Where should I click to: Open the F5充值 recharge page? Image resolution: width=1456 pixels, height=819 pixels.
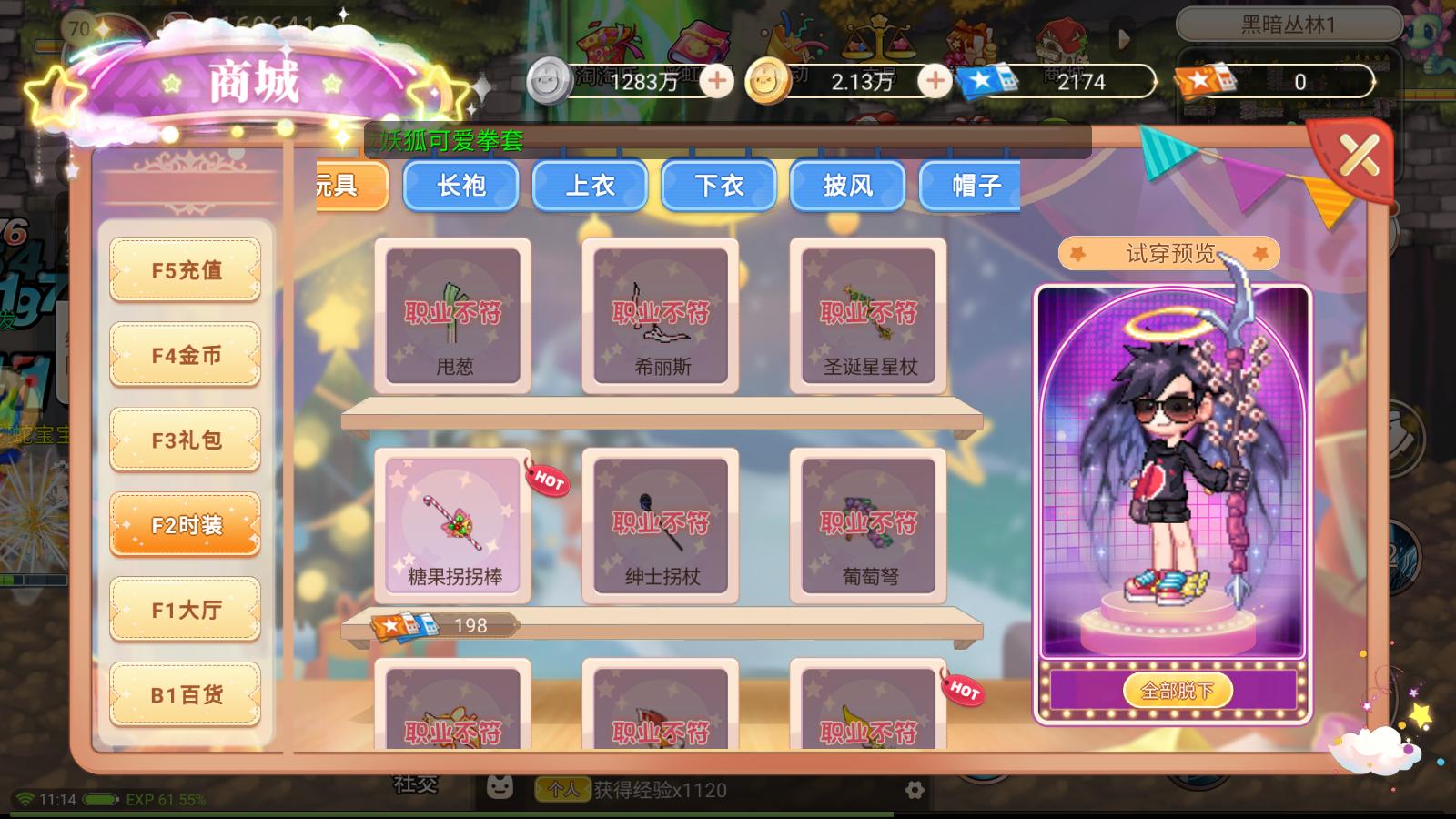(x=185, y=270)
